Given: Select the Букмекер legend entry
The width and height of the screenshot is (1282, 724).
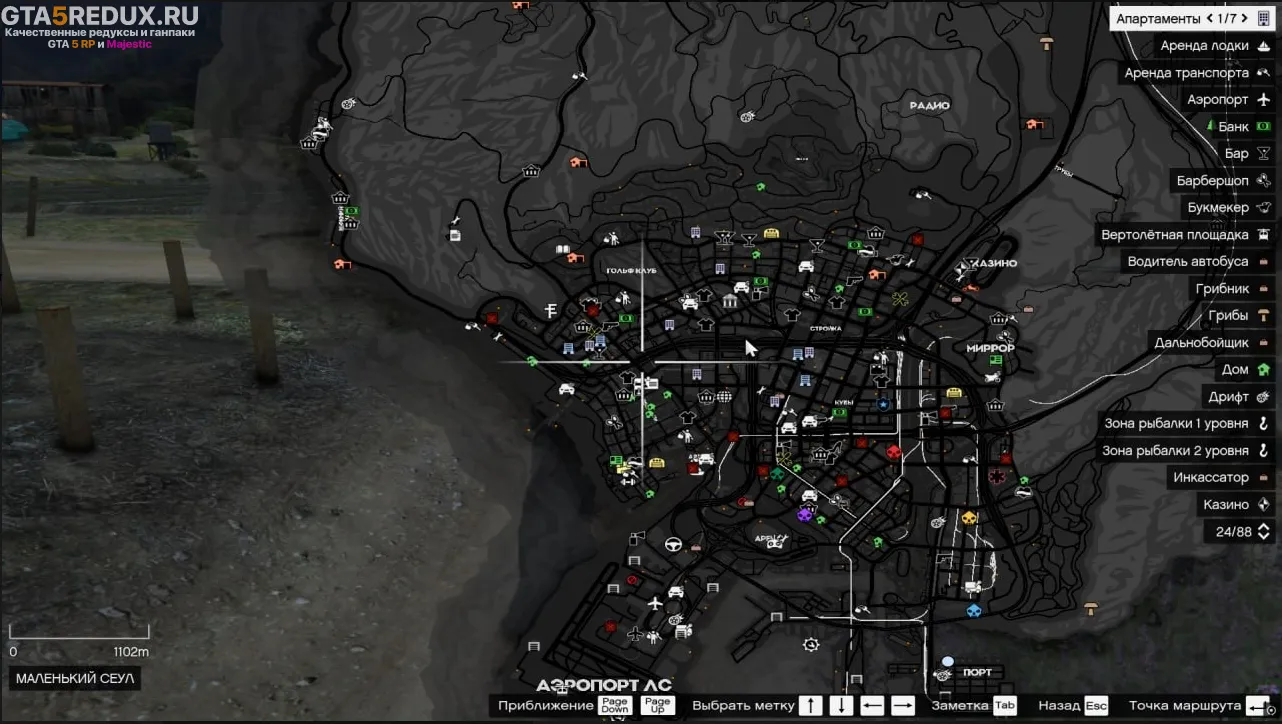Looking at the screenshot, I should click(x=1217, y=208).
